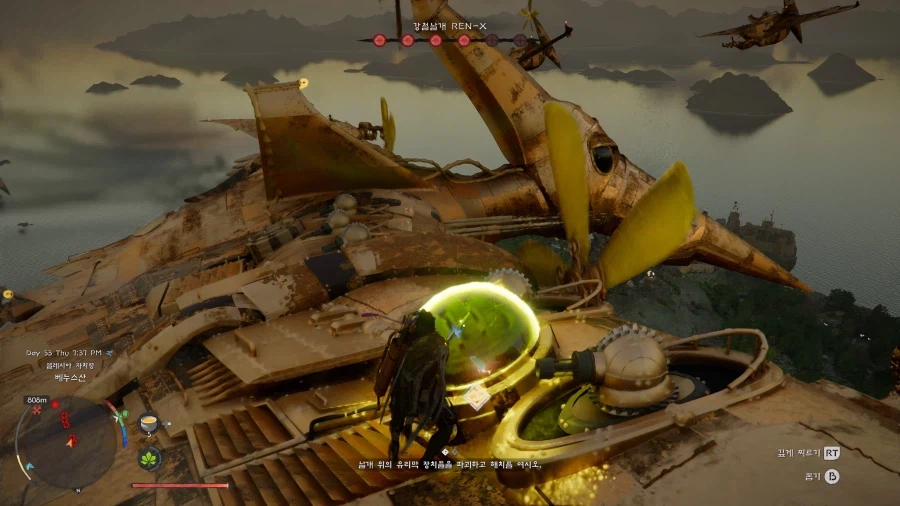
Task: Activate the green leaf skill icon
Action: coord(150,459)
